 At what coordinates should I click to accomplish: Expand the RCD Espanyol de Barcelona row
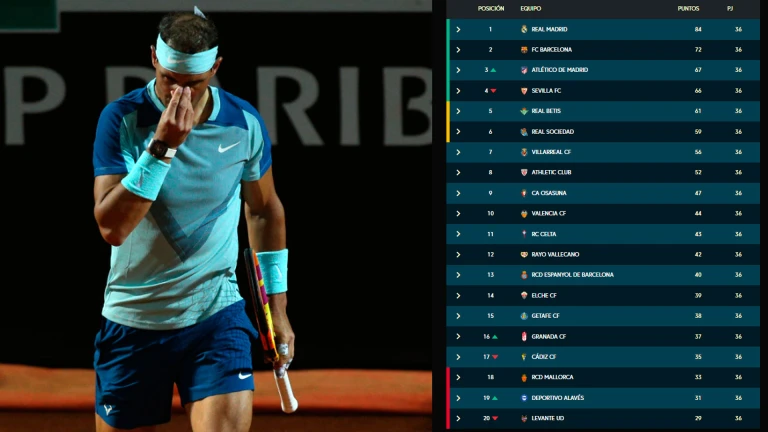(458, 275)
